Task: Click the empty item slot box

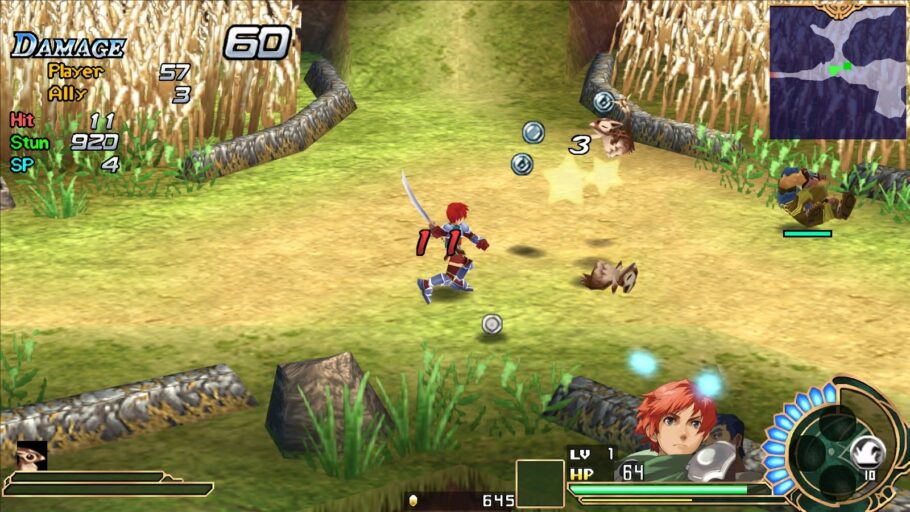Action: [x=540, y=483]
